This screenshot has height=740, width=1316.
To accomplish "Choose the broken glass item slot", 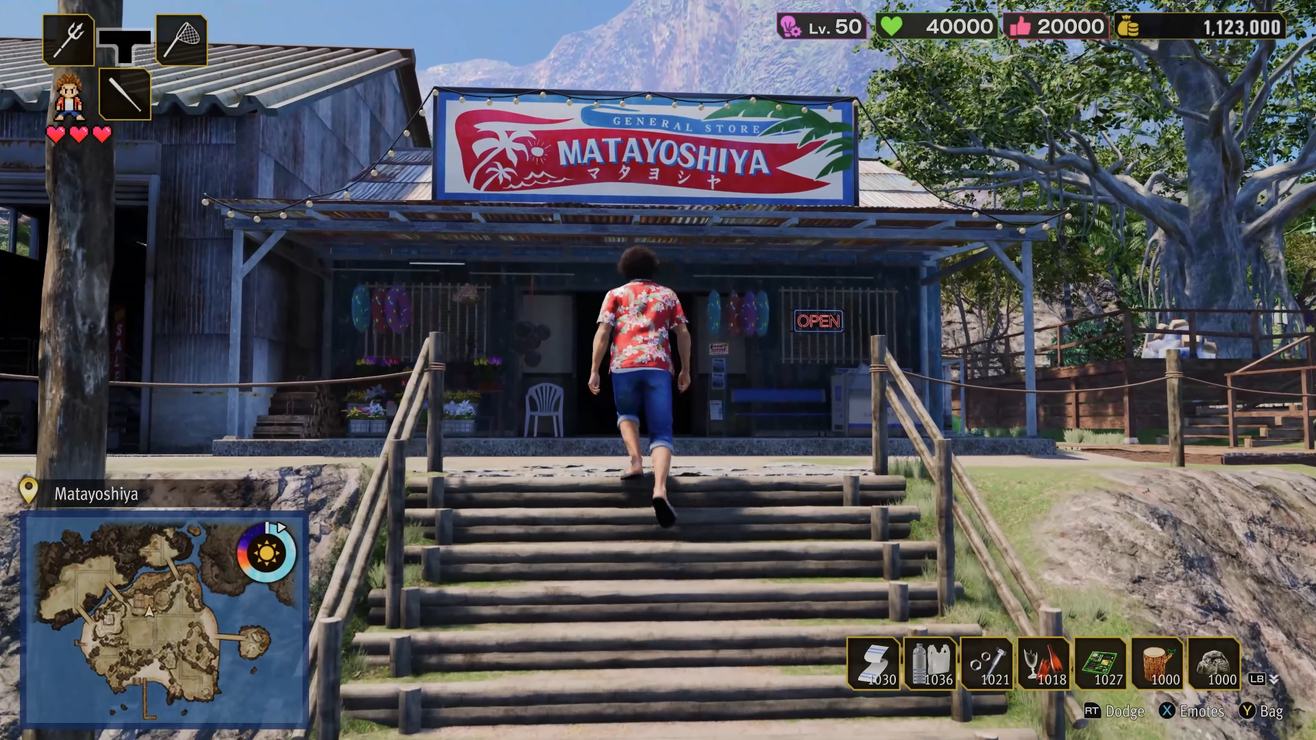I will point(1043,663).
